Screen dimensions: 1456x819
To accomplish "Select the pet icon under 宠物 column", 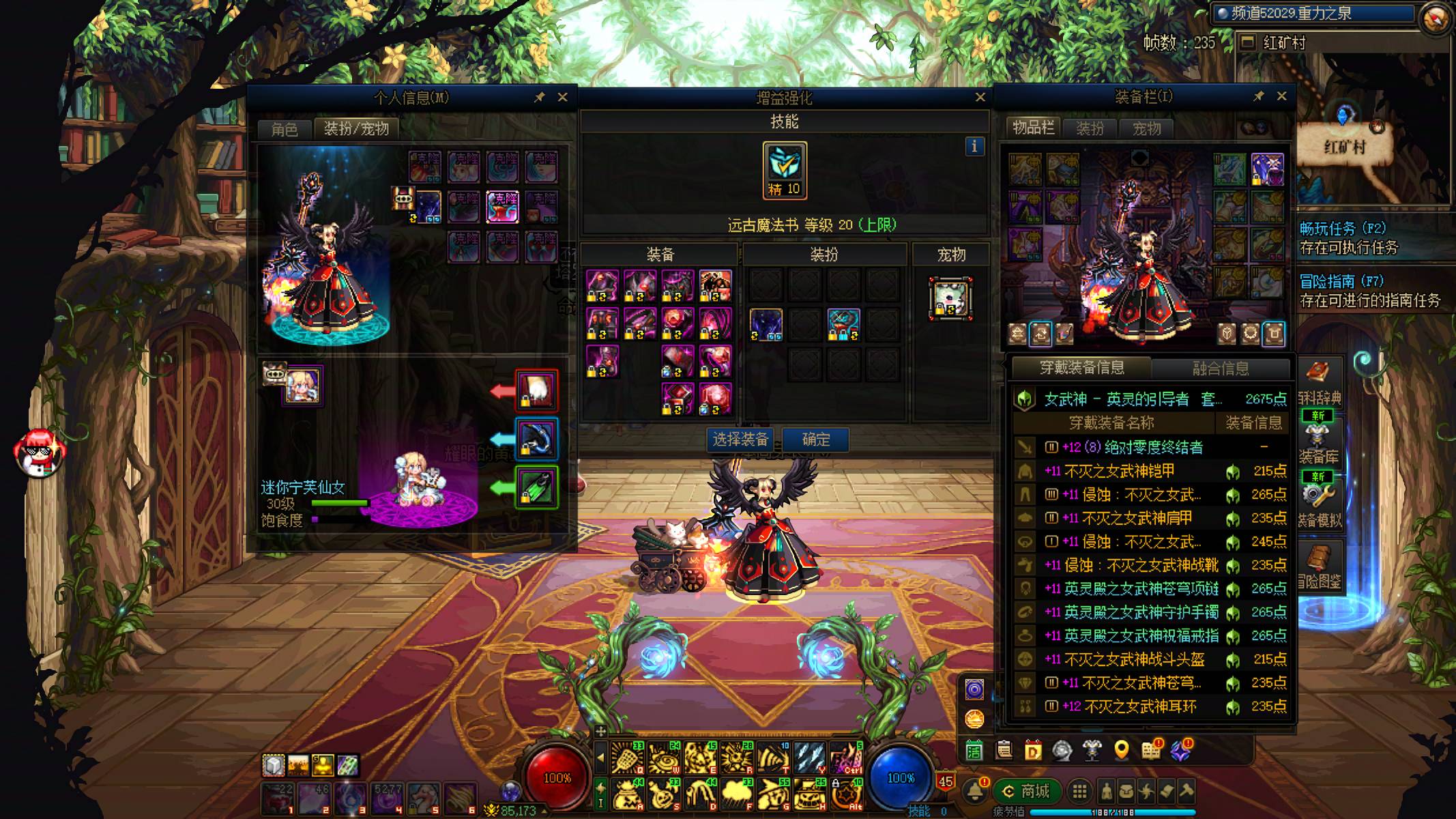I will tap(950, 298).
